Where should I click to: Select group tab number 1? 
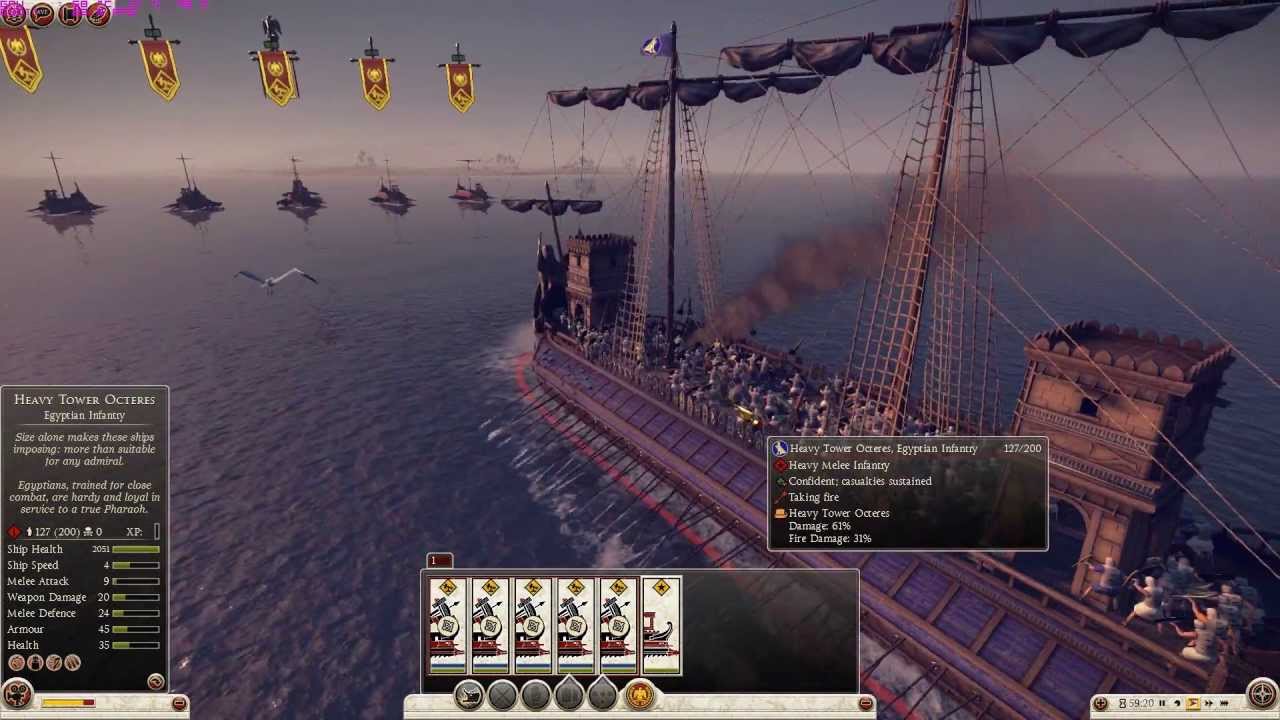(439, 561)
